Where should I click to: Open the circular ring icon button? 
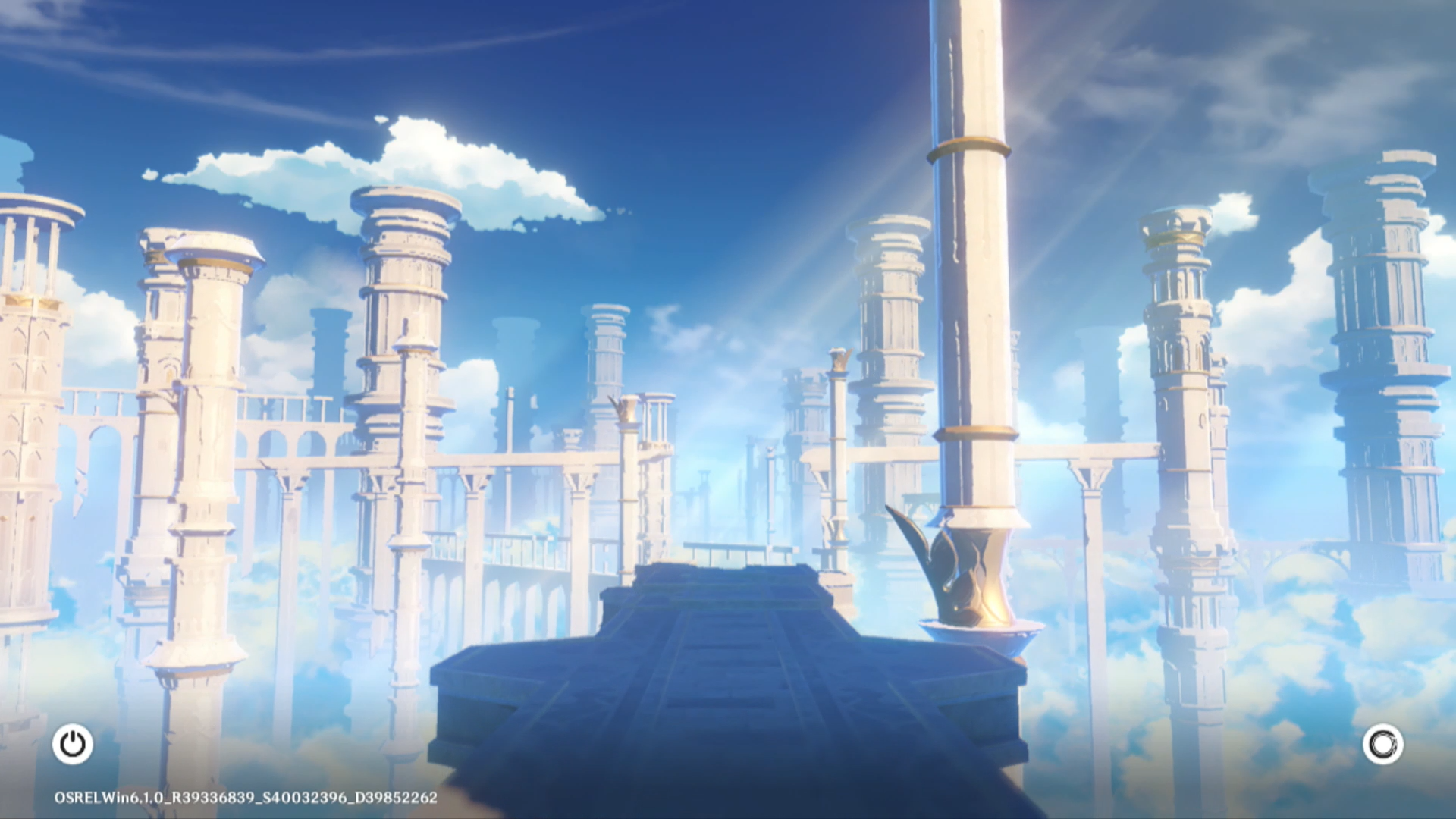tap(1382, 744)
